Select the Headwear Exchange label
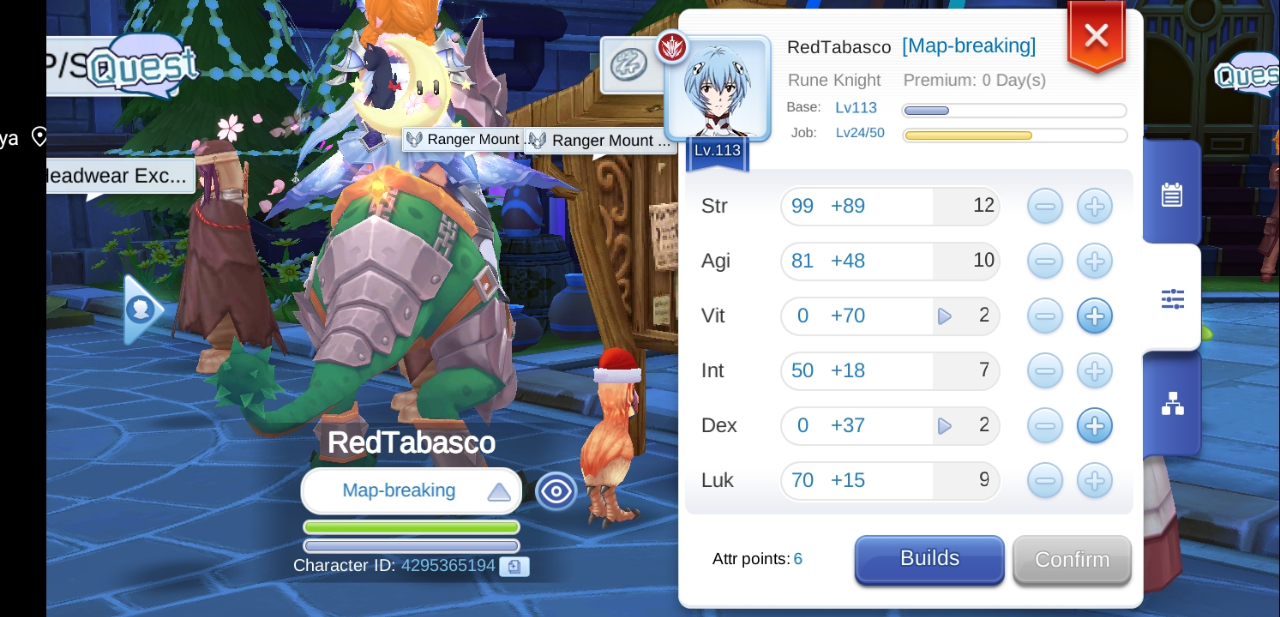Screen dimensions: 1280x617 pos(118,176)
